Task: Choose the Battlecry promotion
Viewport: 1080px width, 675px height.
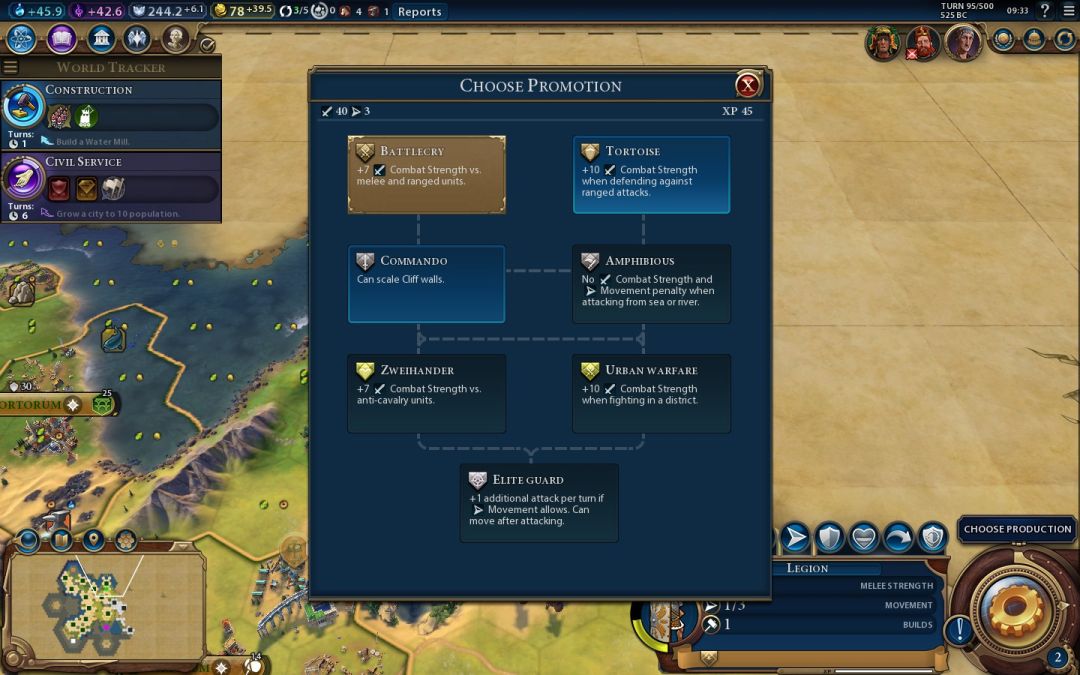Action: tap(426, 175)
